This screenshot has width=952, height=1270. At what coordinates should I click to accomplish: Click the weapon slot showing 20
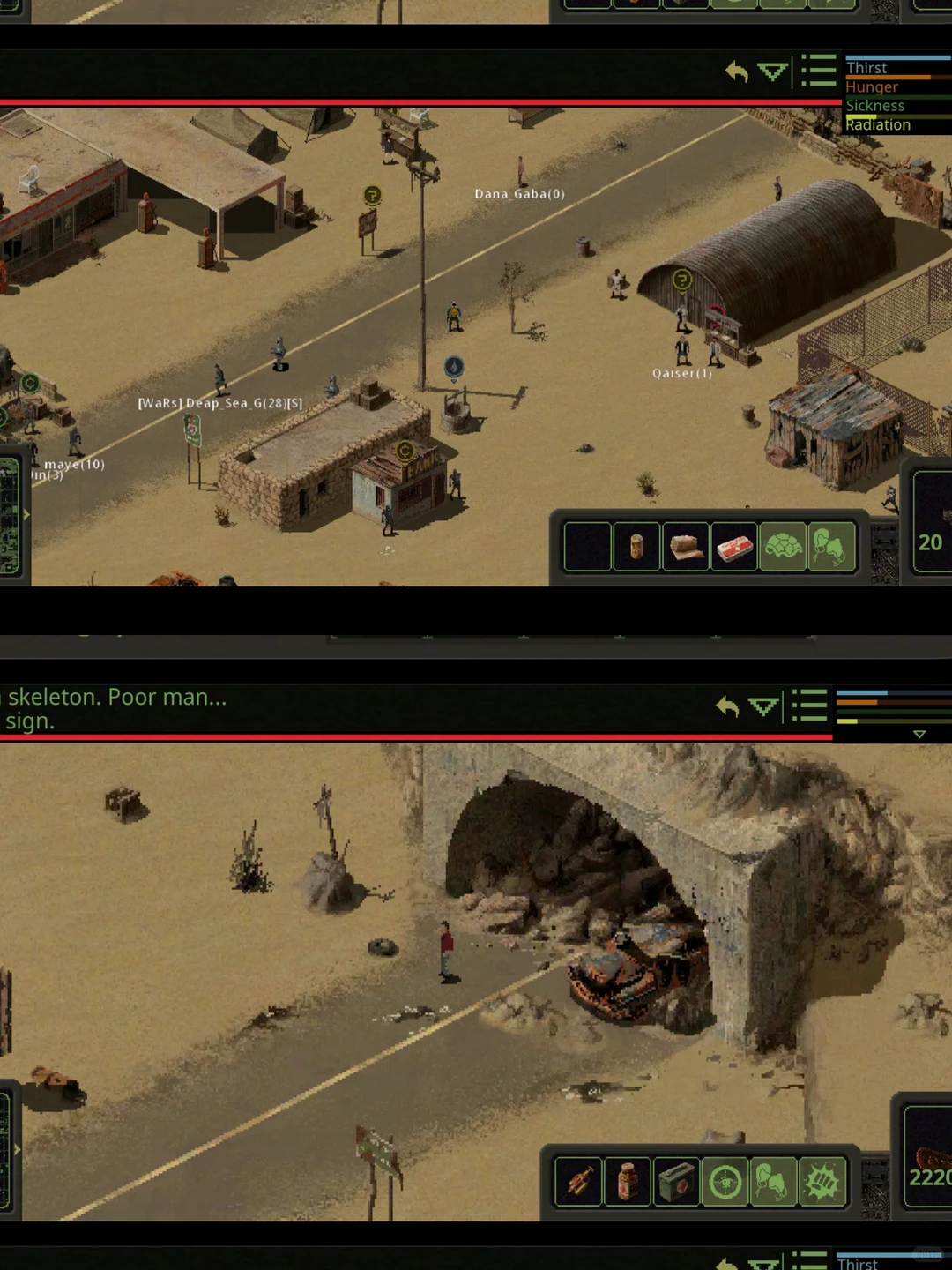932,523
